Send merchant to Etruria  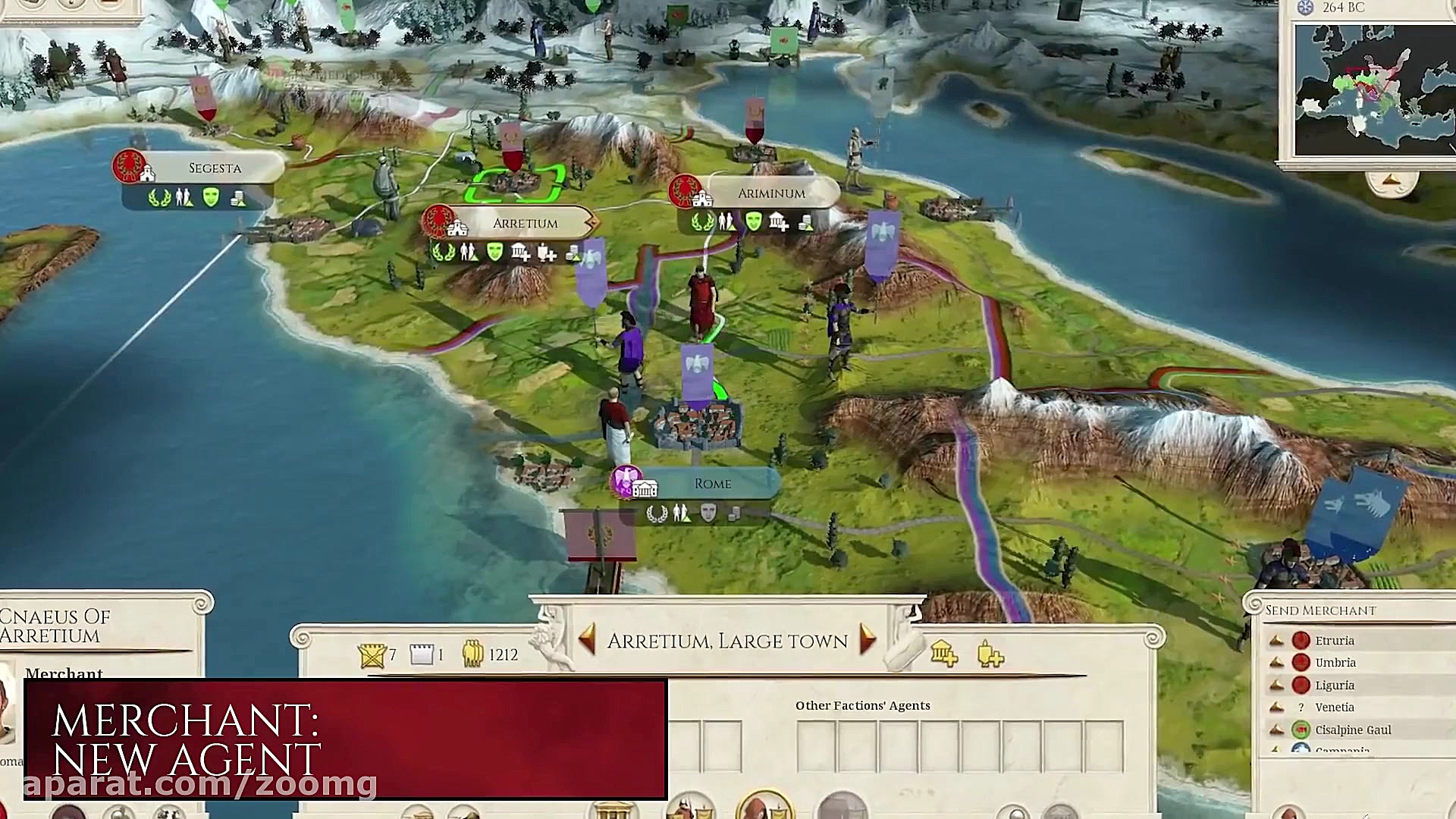(x=1334, y=641)
